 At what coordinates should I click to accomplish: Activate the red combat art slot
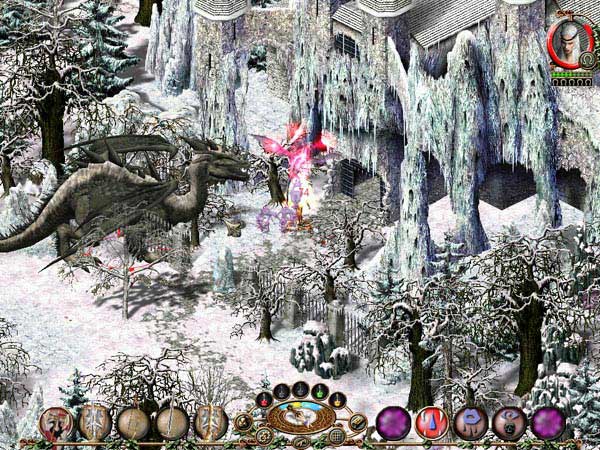[431, 423]
